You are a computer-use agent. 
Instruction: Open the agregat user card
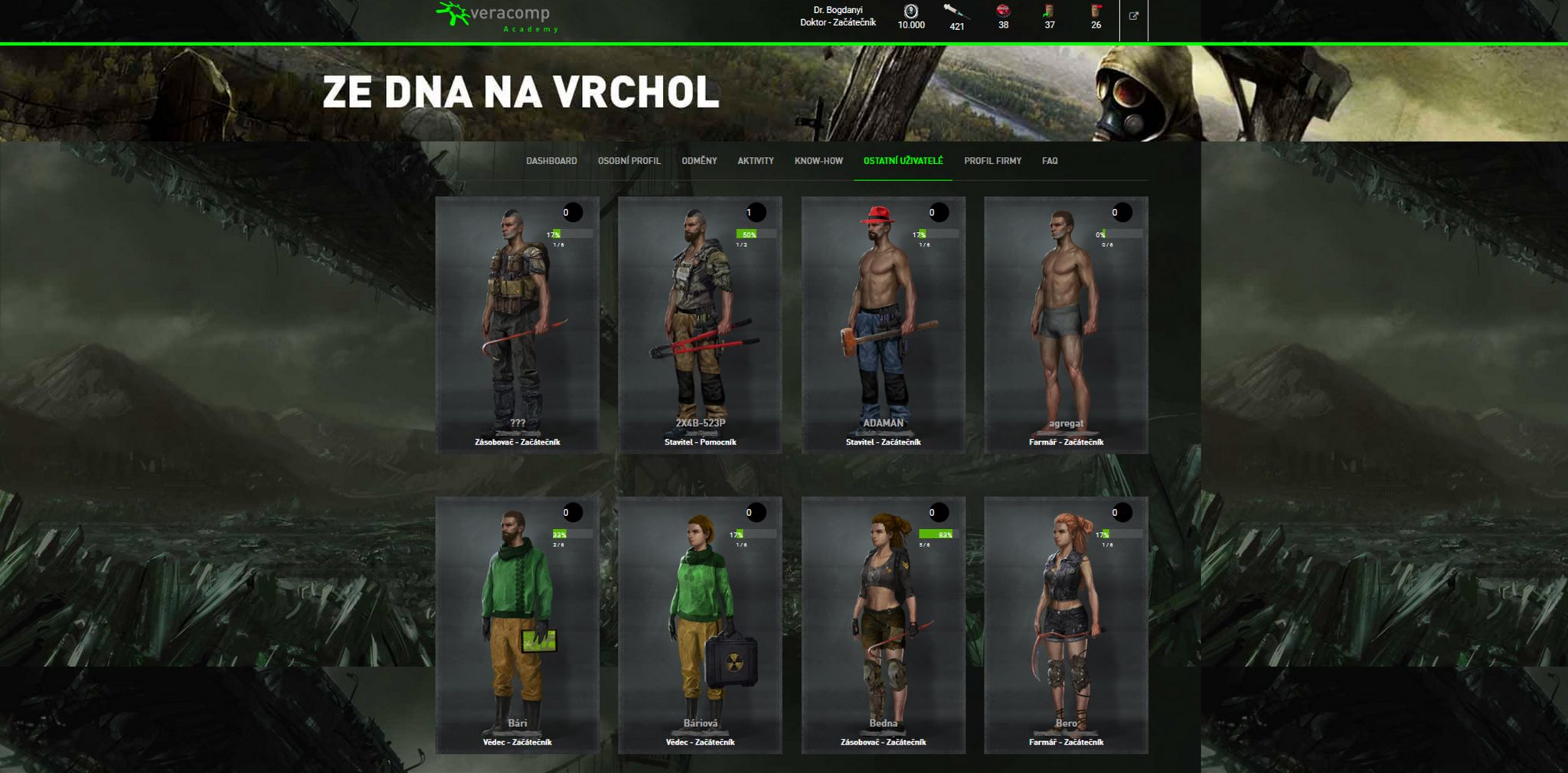click(x=1066, y=325)
